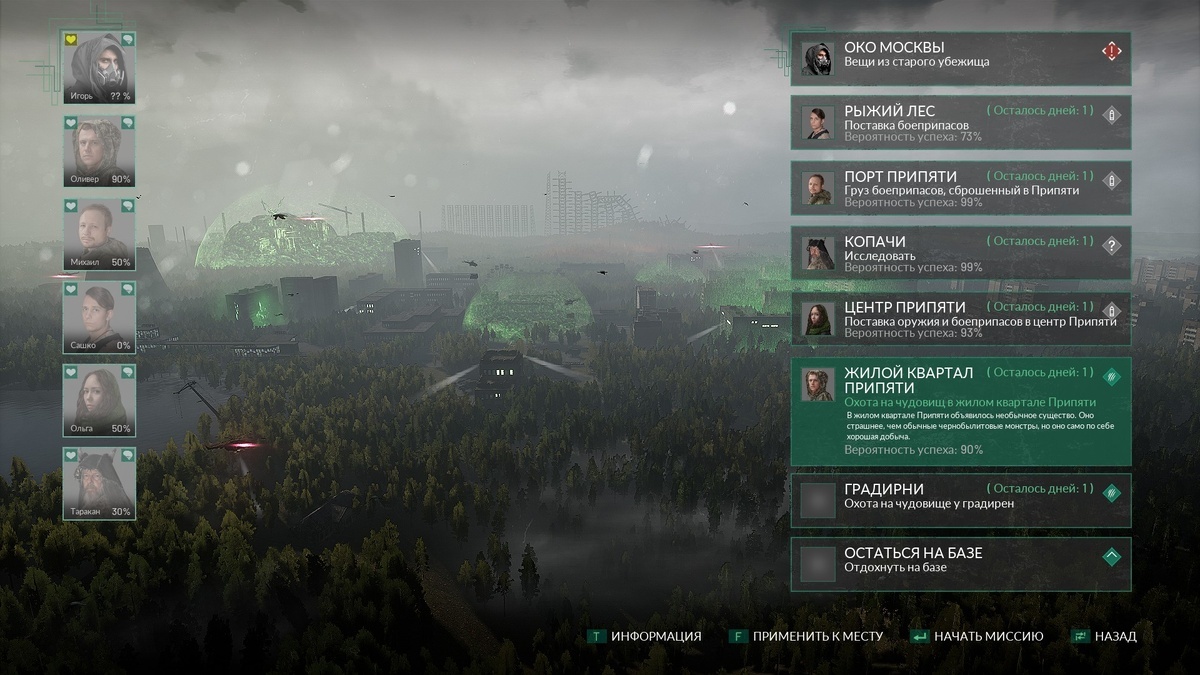The width and height of the screenshot is (1200, 675).
Task: Select companion Оливер's portrait
Action: point(99,151)
